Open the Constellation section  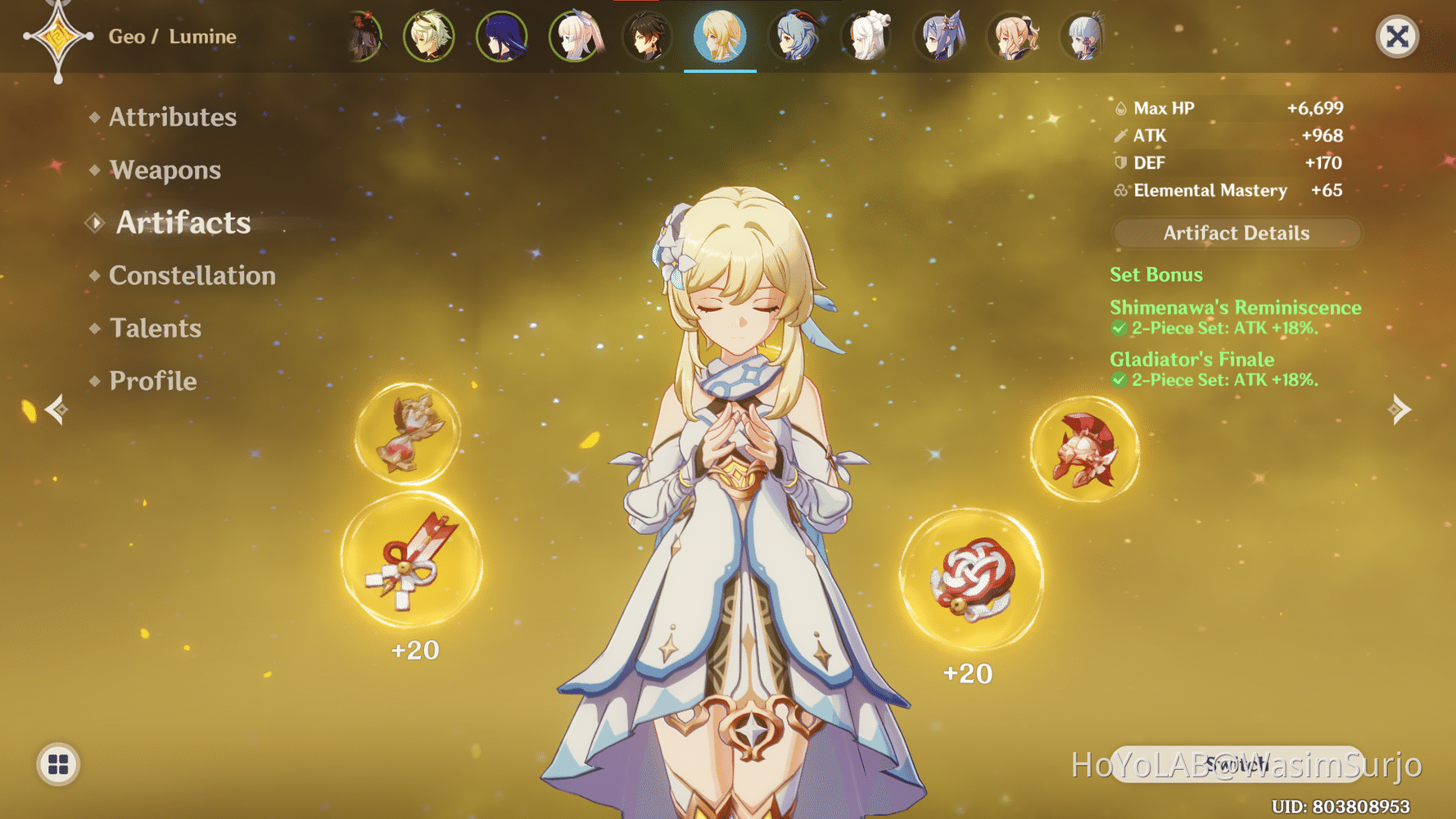click(x=192, y=275)
